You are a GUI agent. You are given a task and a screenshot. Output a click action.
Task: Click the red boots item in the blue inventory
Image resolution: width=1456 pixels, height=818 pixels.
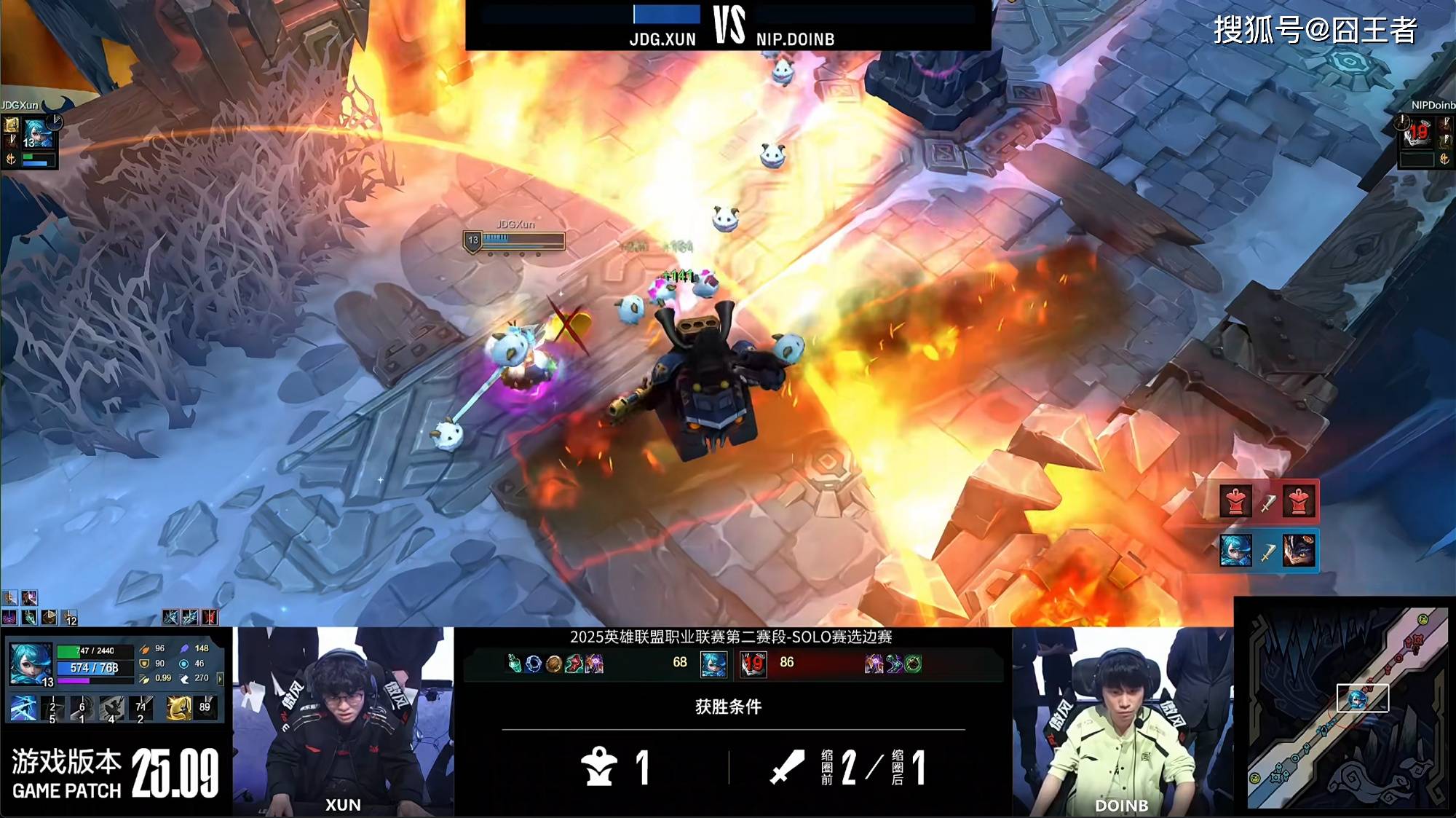pos(574,664)
